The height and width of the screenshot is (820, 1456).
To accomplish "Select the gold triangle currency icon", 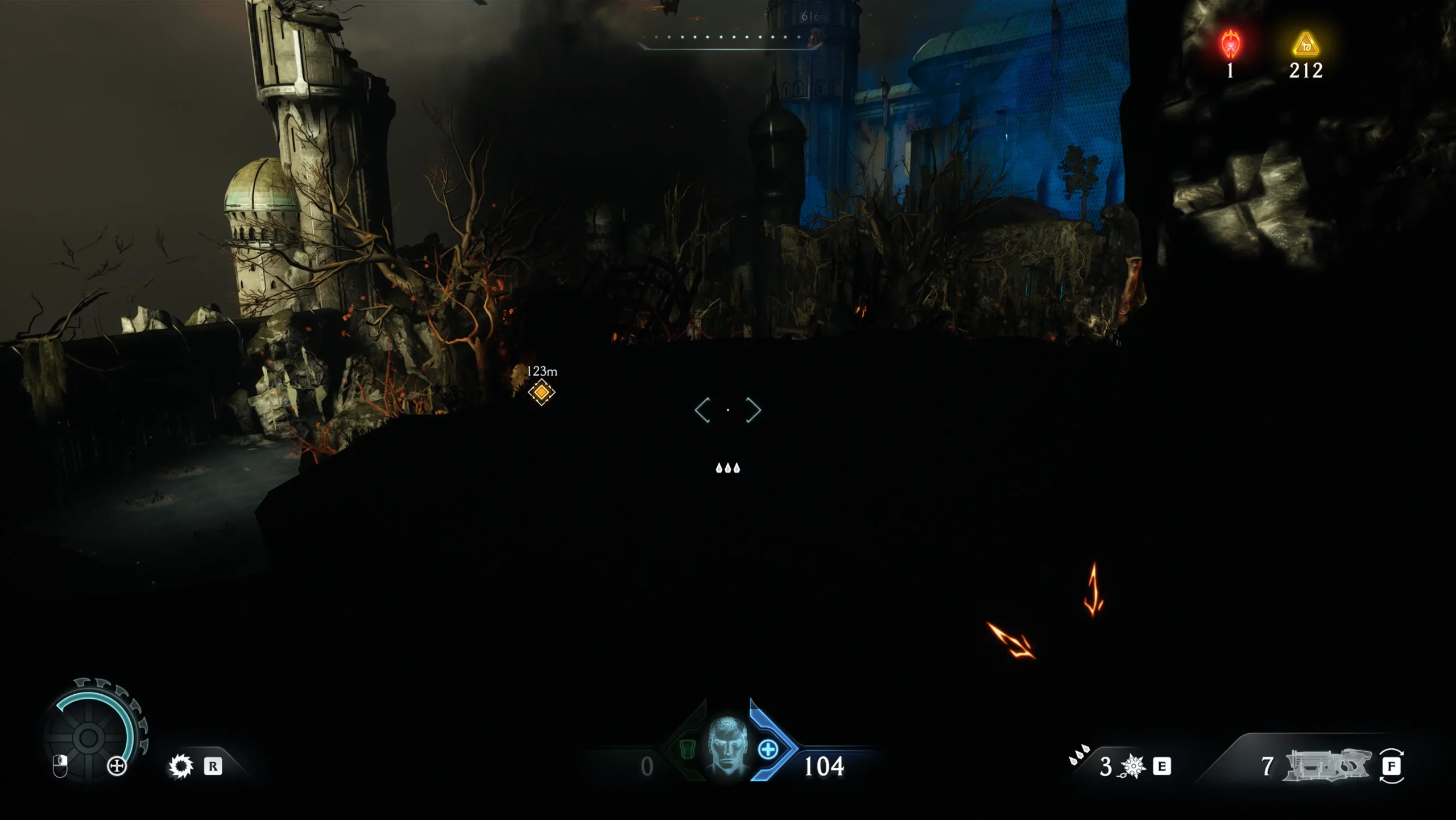I will [1305, 44].
